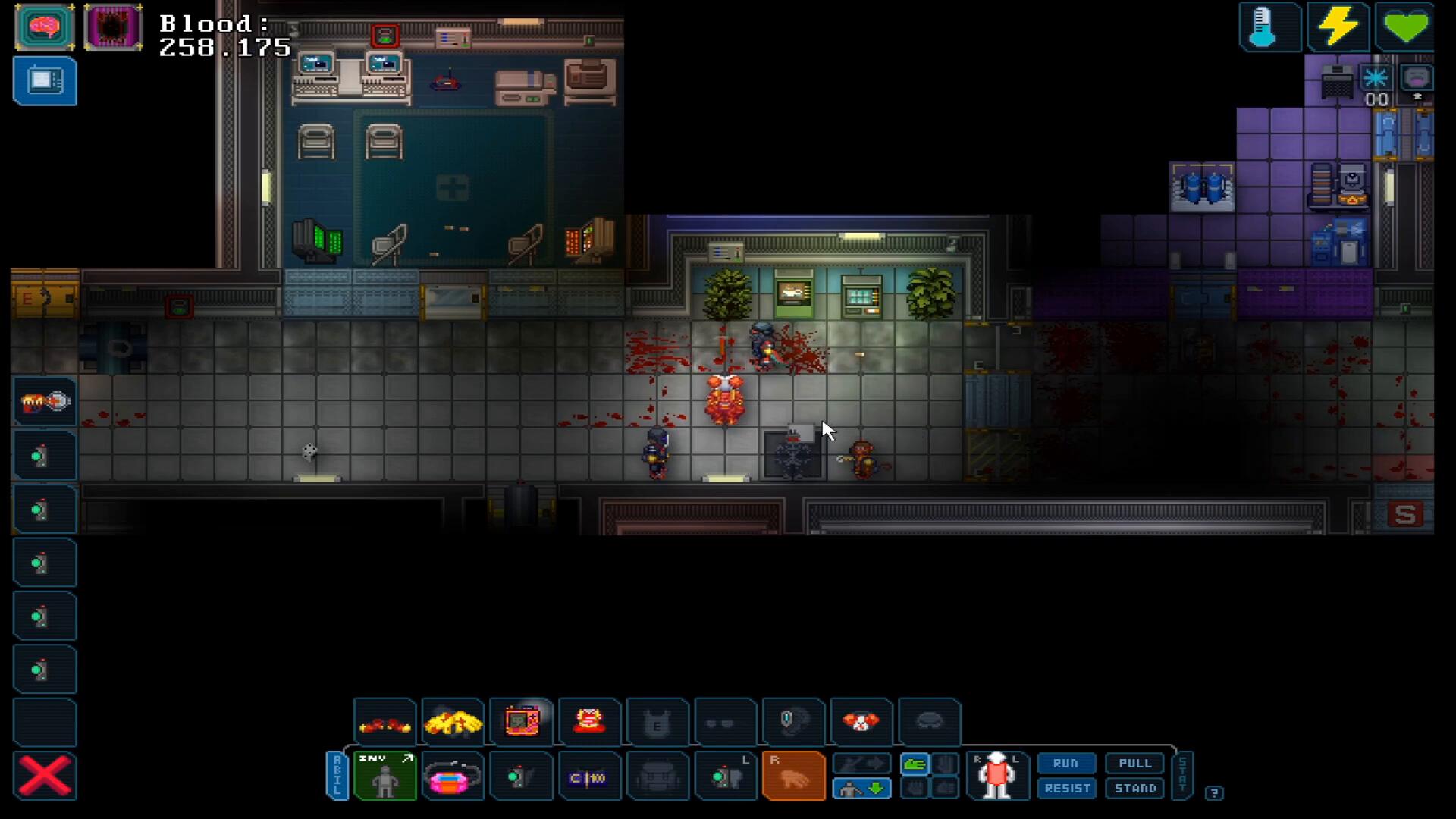
Task: Click the red X close button
Action: (45, 777)
